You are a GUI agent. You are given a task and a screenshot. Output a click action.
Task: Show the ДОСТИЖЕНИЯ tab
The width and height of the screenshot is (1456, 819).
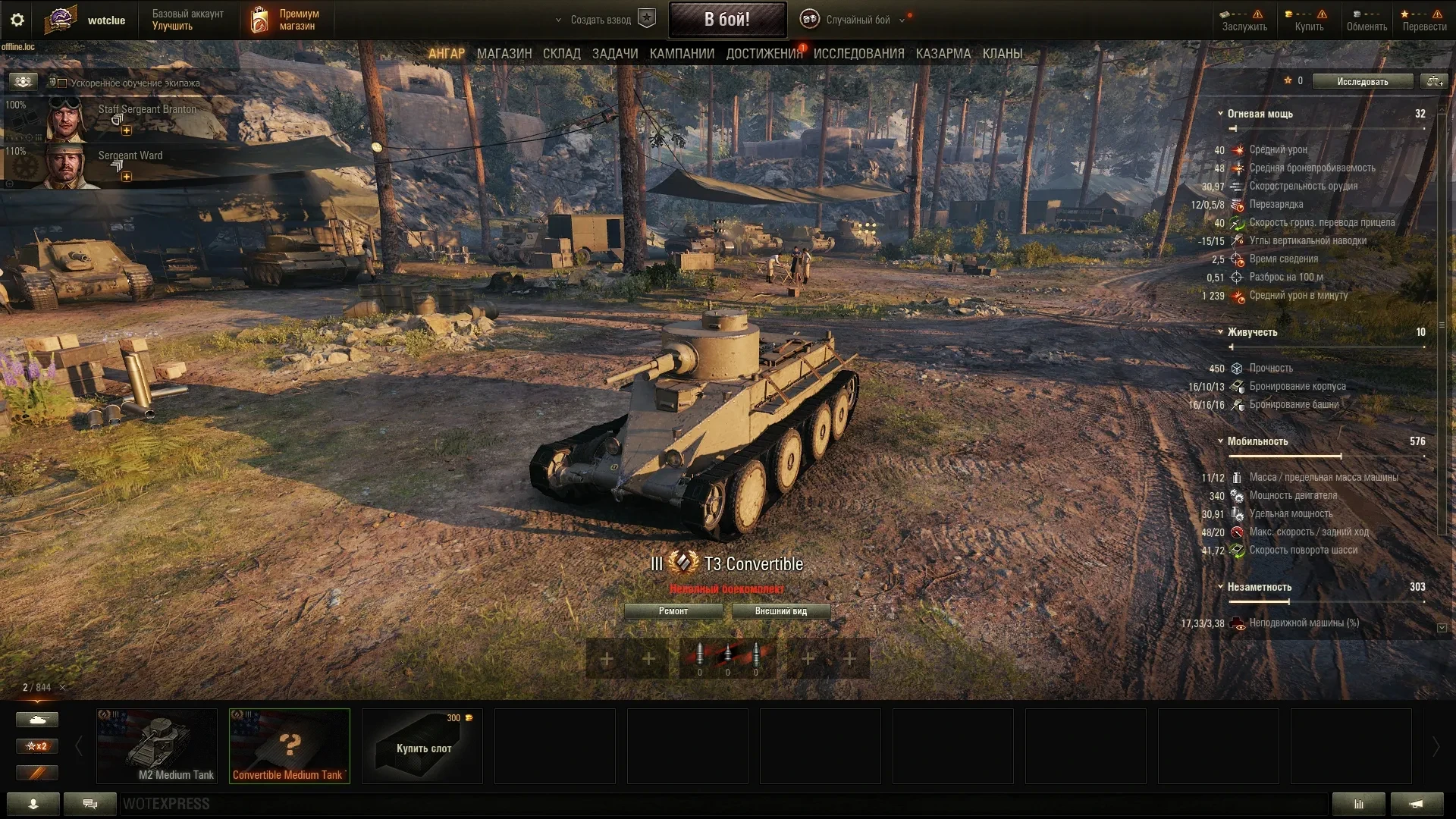click(x=764, y=54)
